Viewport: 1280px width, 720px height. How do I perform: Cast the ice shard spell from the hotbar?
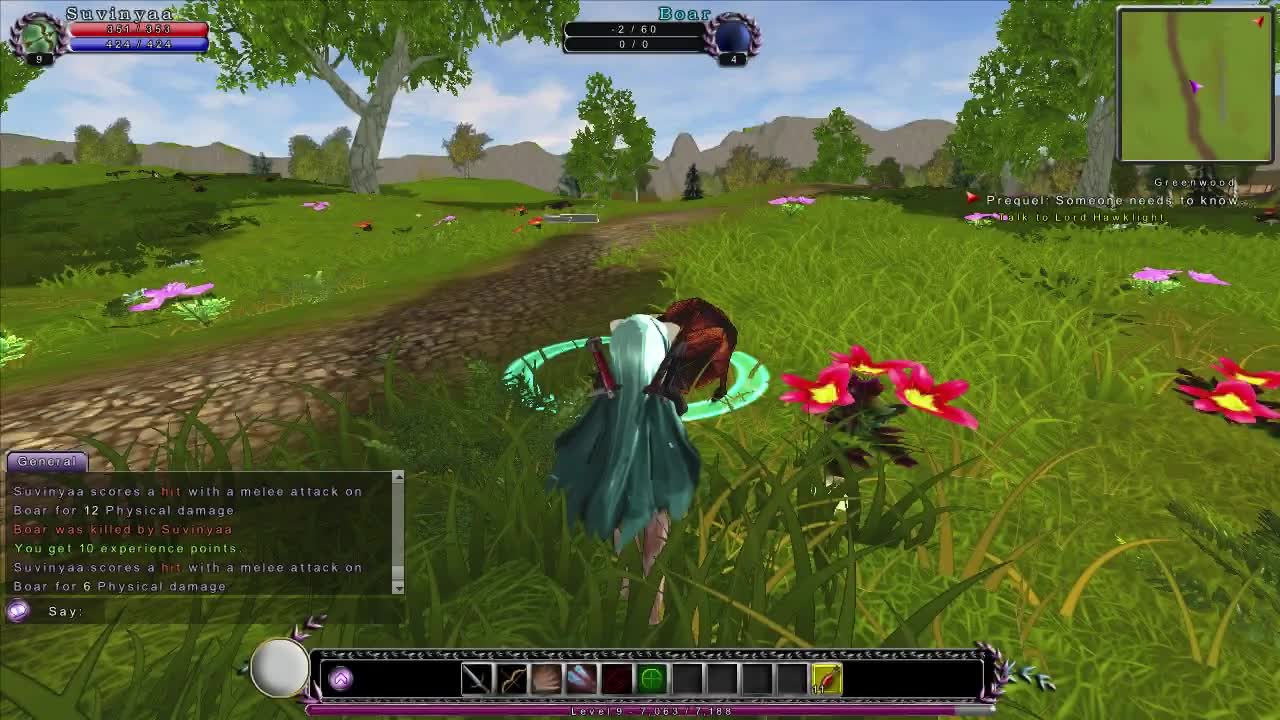(x=580, y=678)
